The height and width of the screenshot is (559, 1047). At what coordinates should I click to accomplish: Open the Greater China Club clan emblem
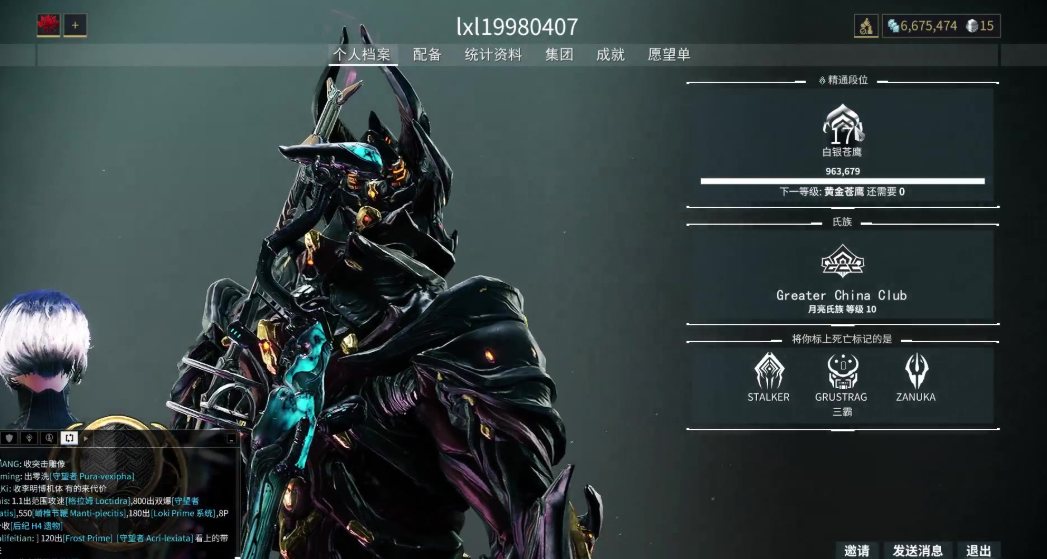(841, 263)
